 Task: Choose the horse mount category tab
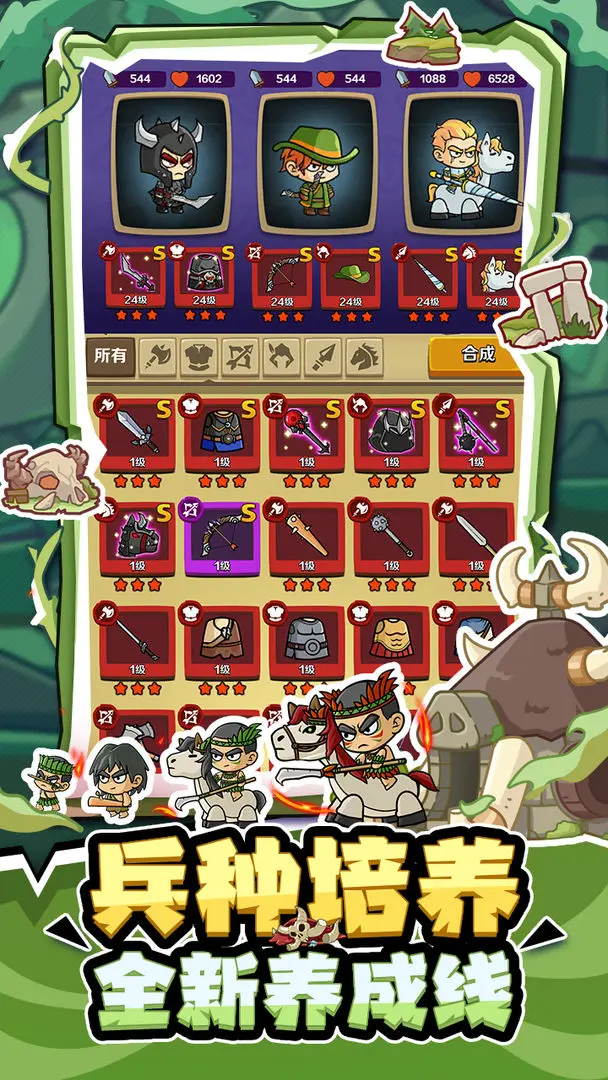point(364,356)
